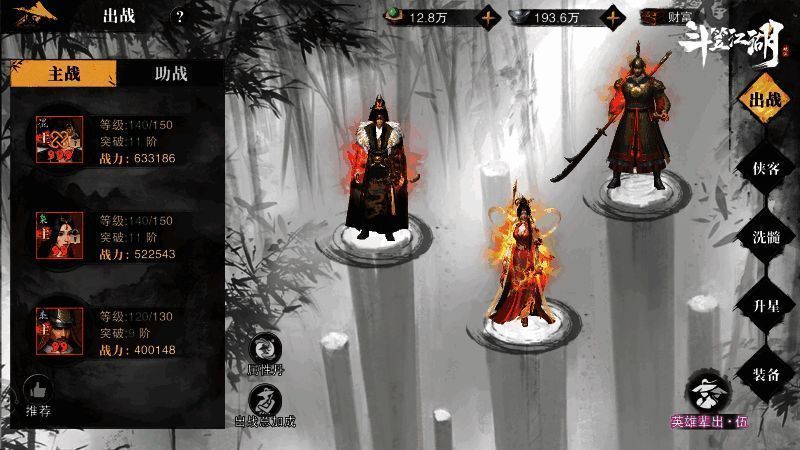Select the 出战 side menu entry
The image size is (800, 450).
point(765,100)
